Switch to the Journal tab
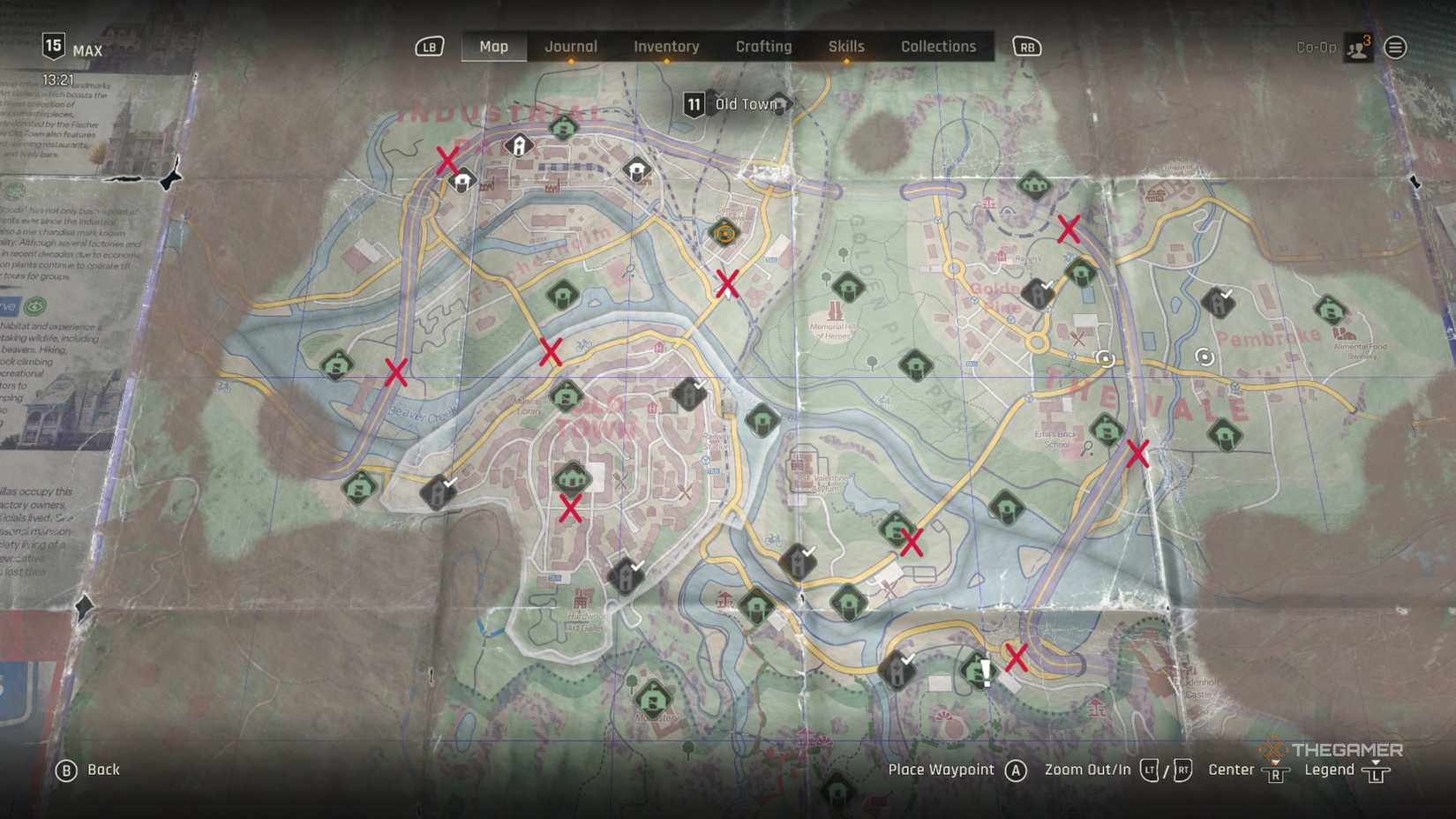 pyautogui.click(x=570, y=46)
